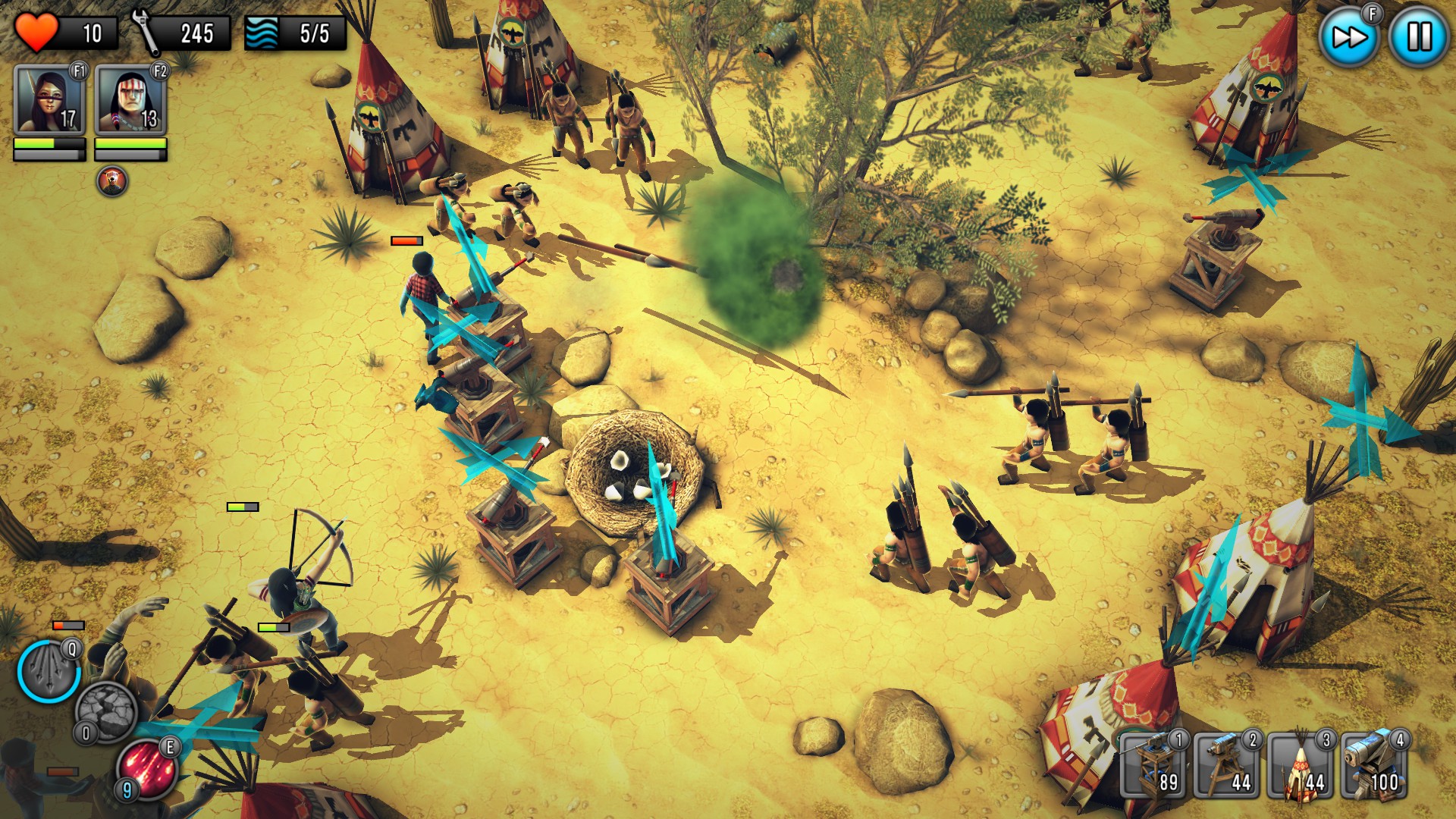Click the E hotkey badge on meteor ability
The image size is (1456, 819).
169,747
